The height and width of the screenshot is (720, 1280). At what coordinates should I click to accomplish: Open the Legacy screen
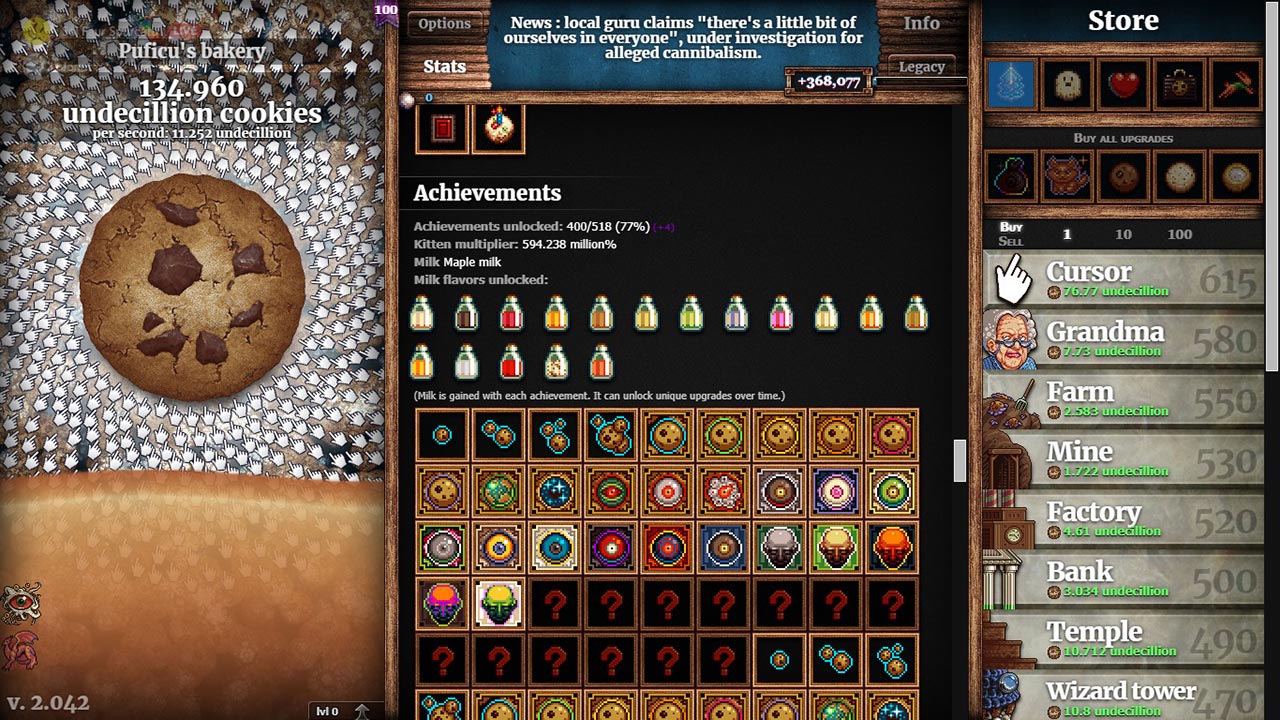pos(922,66)
